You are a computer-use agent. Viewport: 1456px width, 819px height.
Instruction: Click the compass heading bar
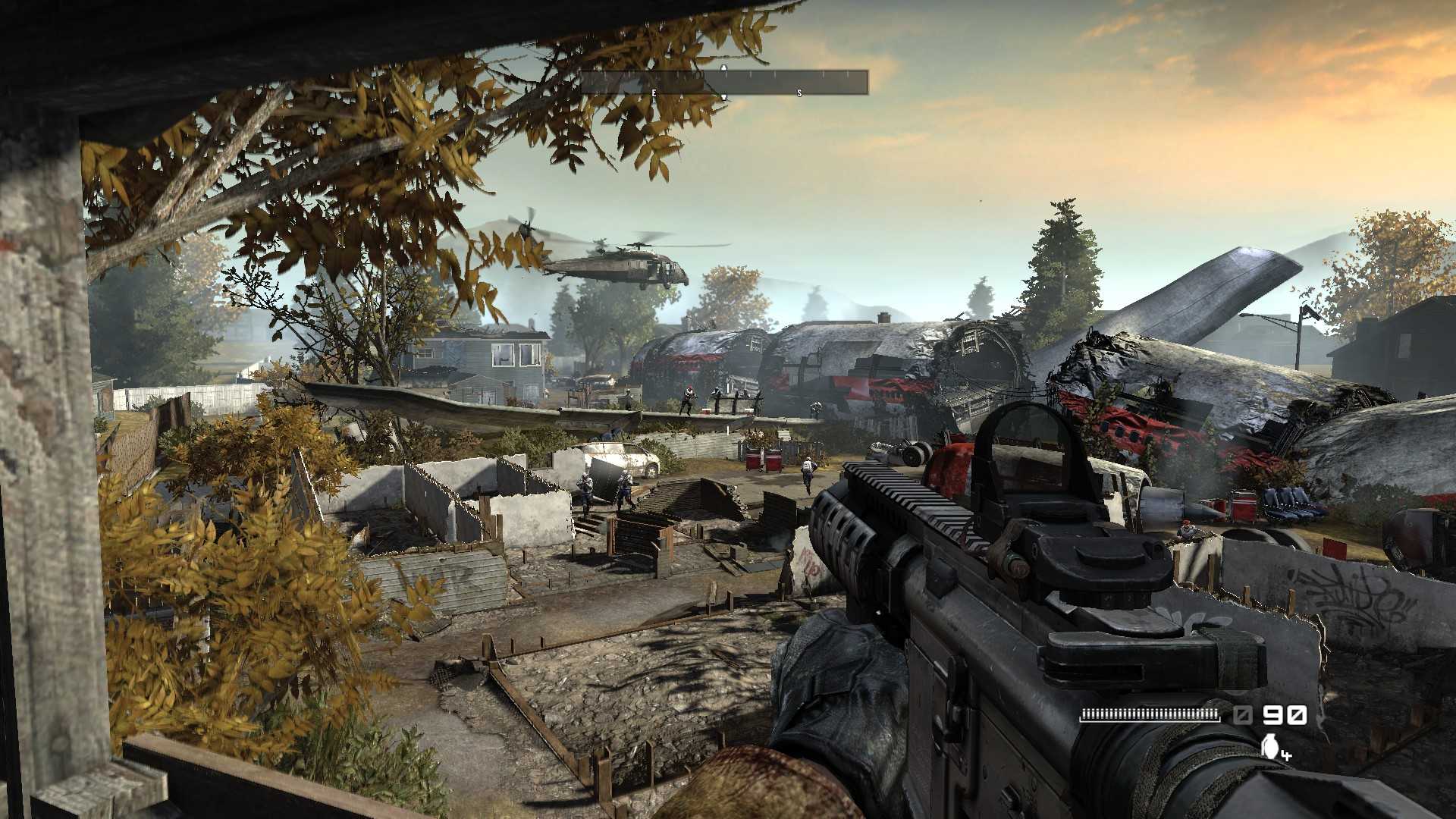(x=724, y=82)
